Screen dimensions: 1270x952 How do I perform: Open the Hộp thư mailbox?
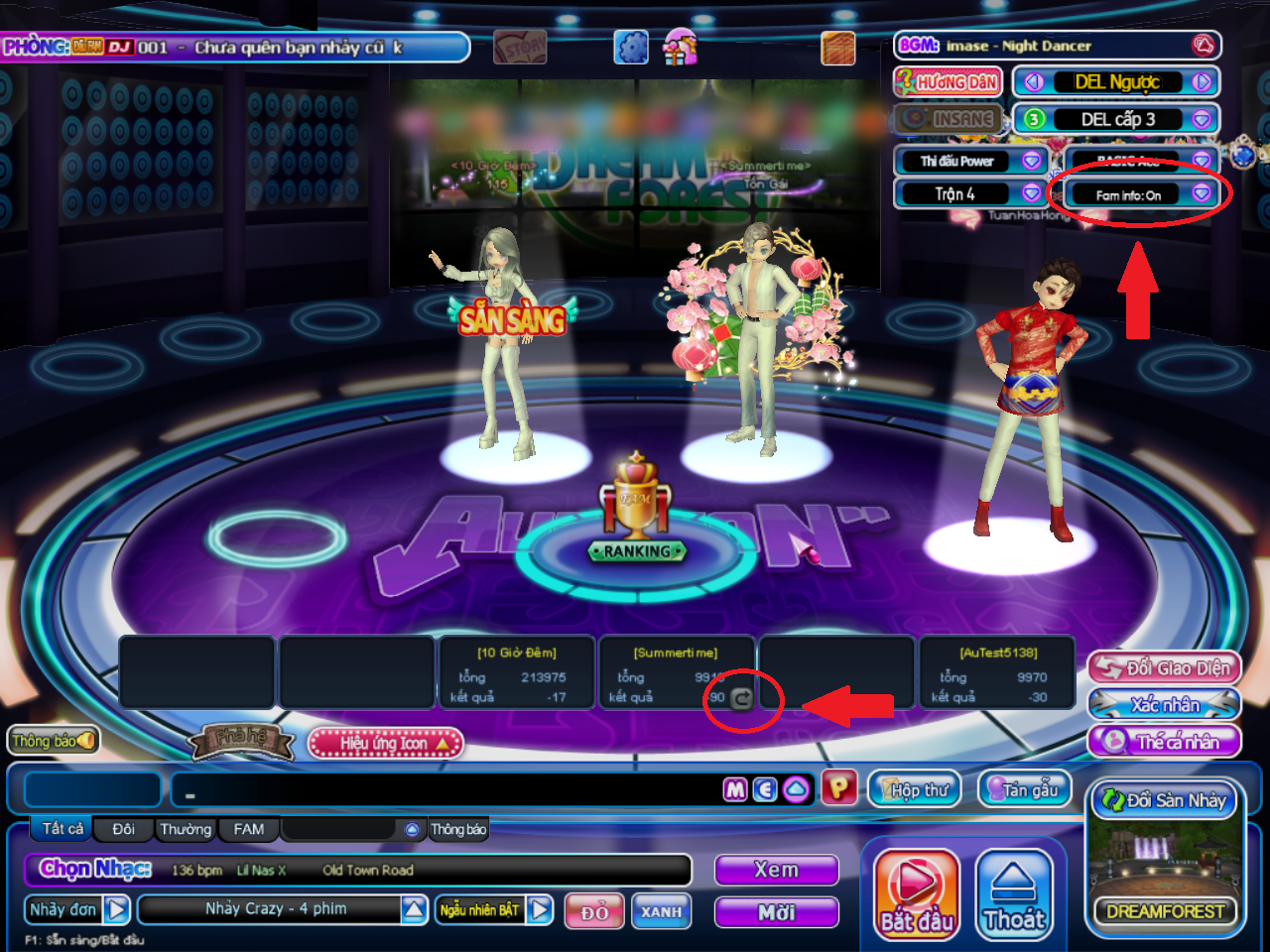pos(914,789)
